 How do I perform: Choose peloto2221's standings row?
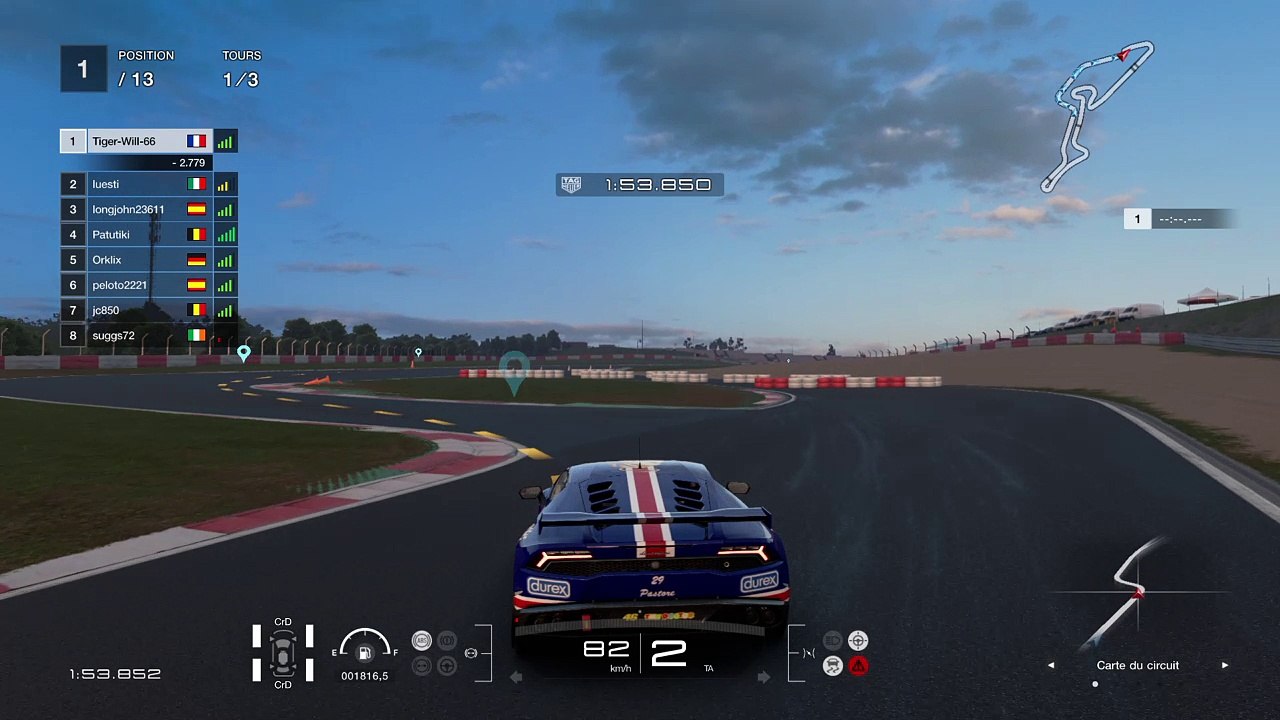point(135,285)
